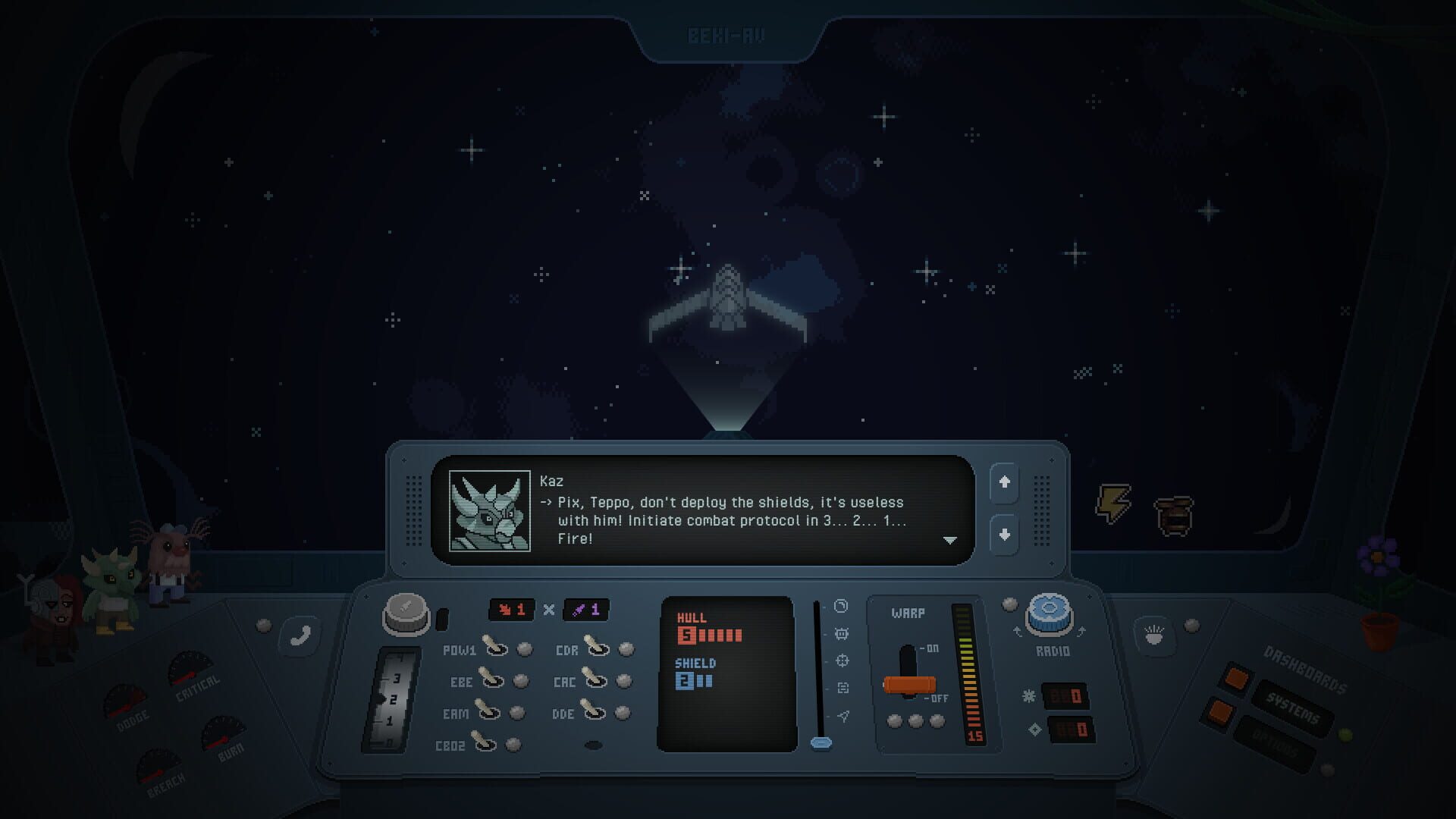Screen dimensions: 1456x819
Task: Expand Kaz's message with the down chevron
Action: click(x=951, y=541)
